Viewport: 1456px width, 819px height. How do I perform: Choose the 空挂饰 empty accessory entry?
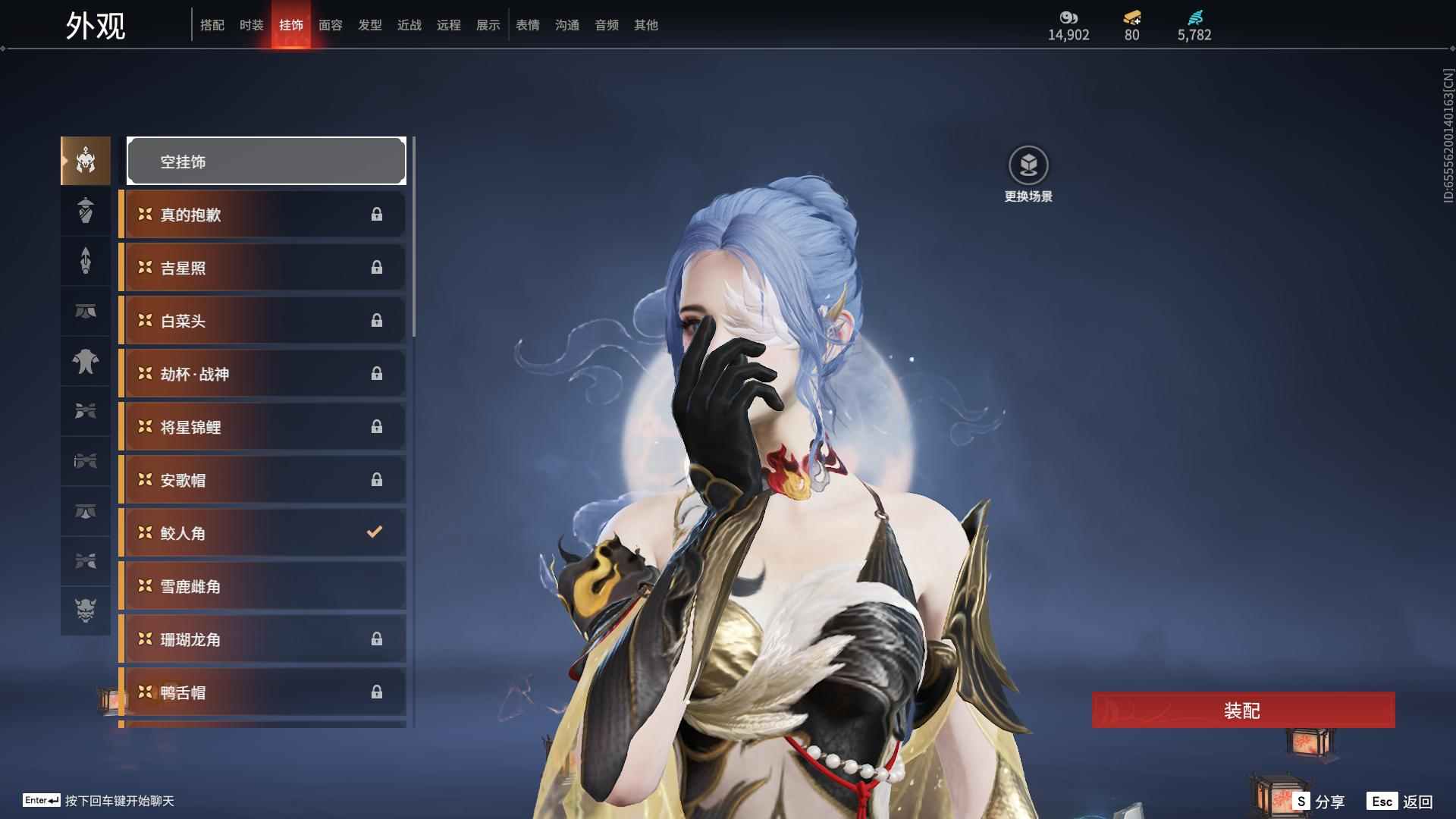tap(266, 161)
